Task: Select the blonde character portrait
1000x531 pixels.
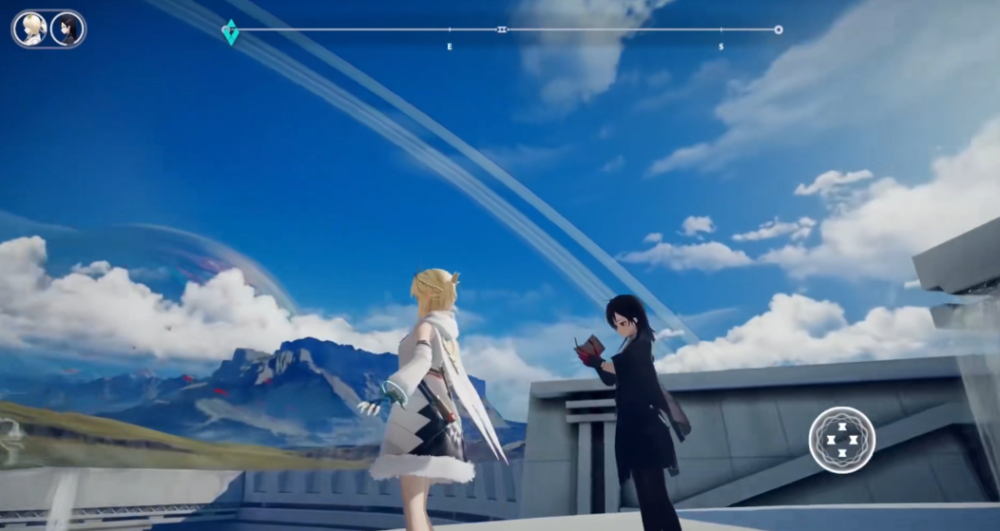Action: click(x=33, y=28)
